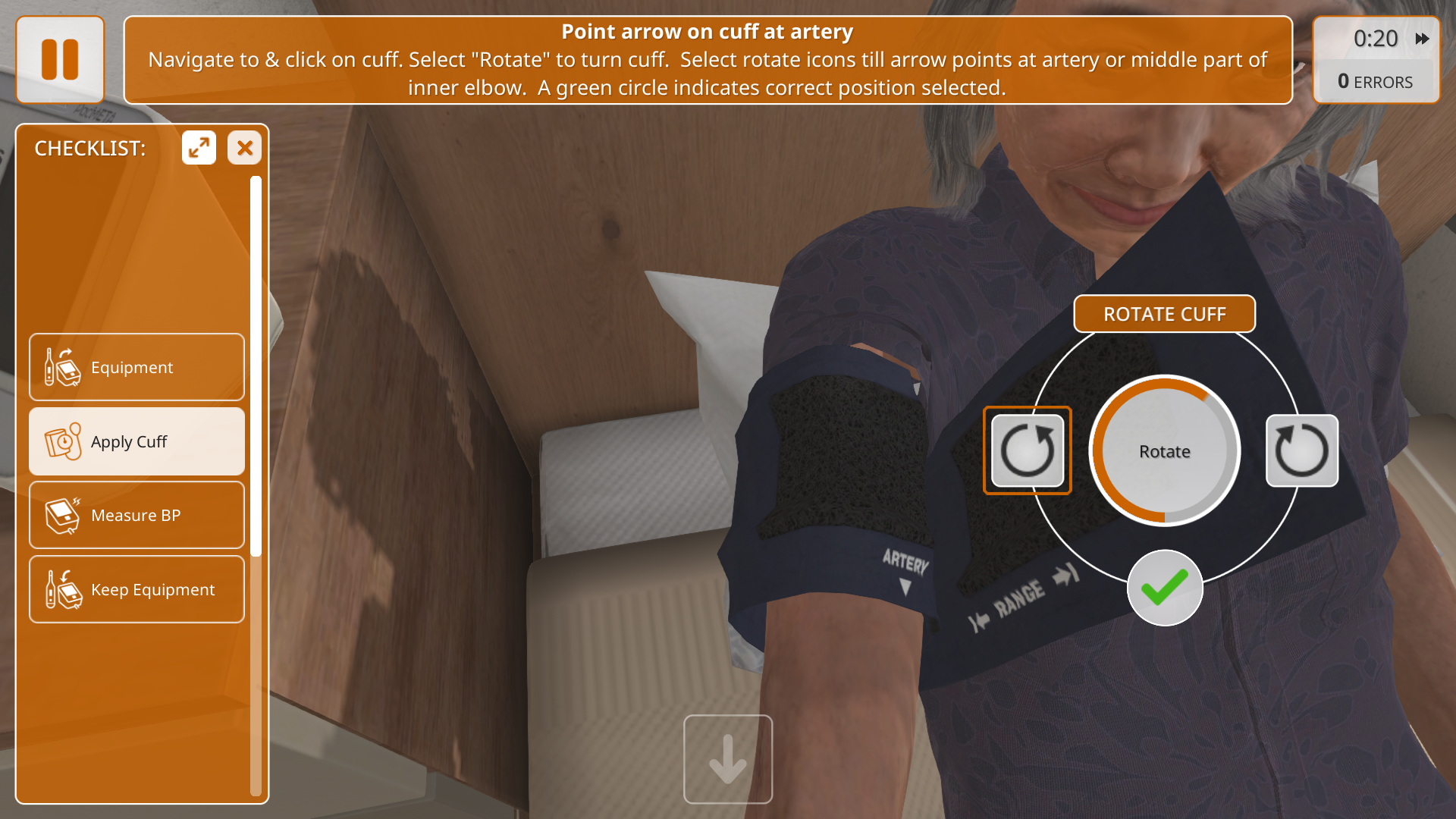The height and width of the screenshot is (819, 1456).
Task: Click the down arrow navigation button
Action: (728, 759)
